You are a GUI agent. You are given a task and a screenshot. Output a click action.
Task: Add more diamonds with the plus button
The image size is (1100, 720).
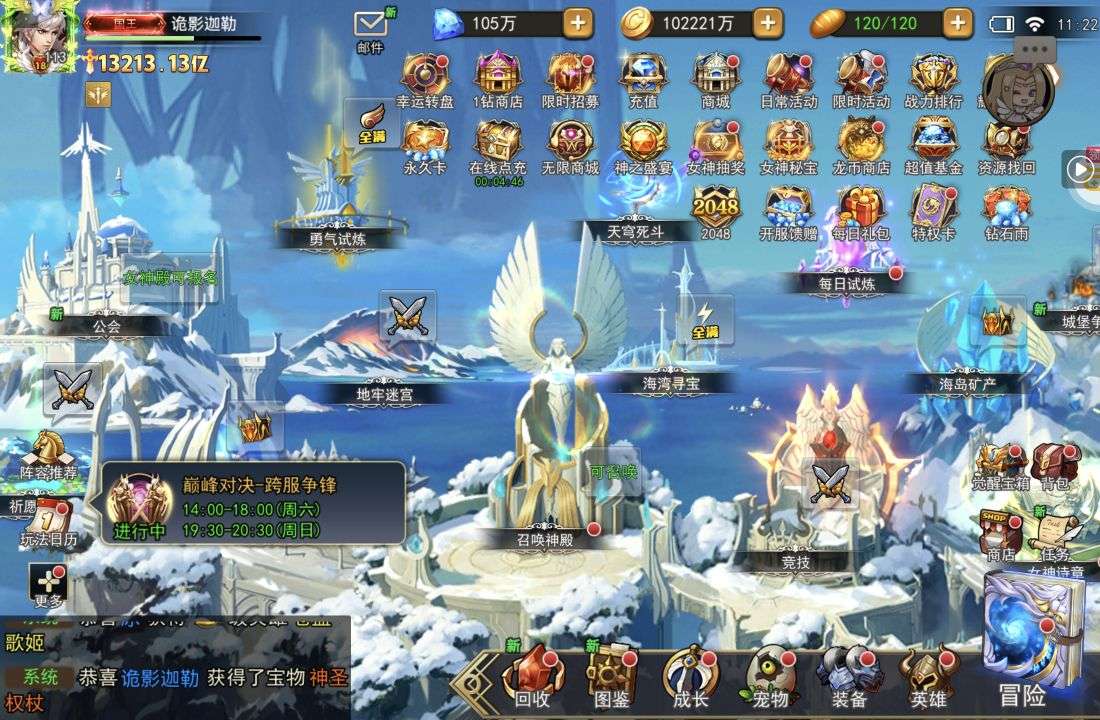pyautogui.click(x=577, y=23)
